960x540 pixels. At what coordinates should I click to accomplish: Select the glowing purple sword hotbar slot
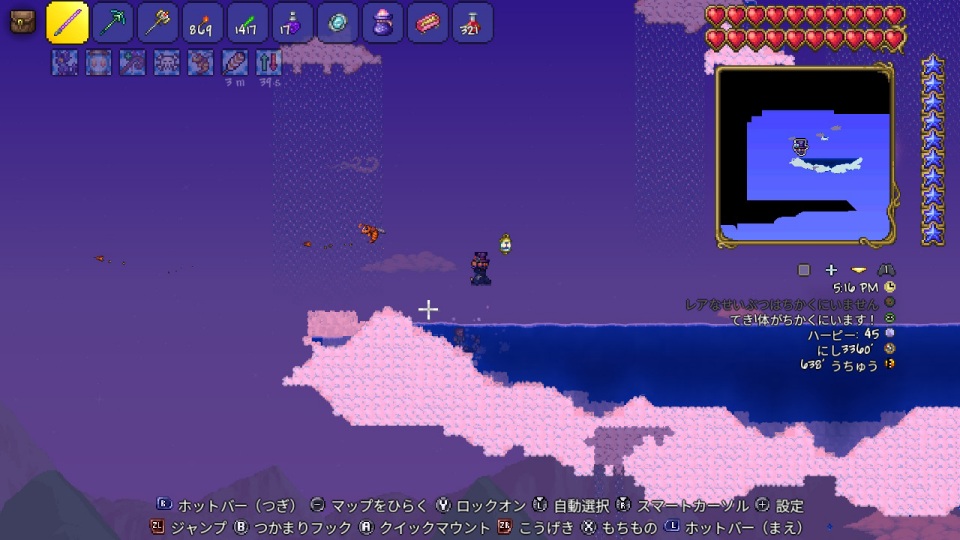tap(68, 23)
